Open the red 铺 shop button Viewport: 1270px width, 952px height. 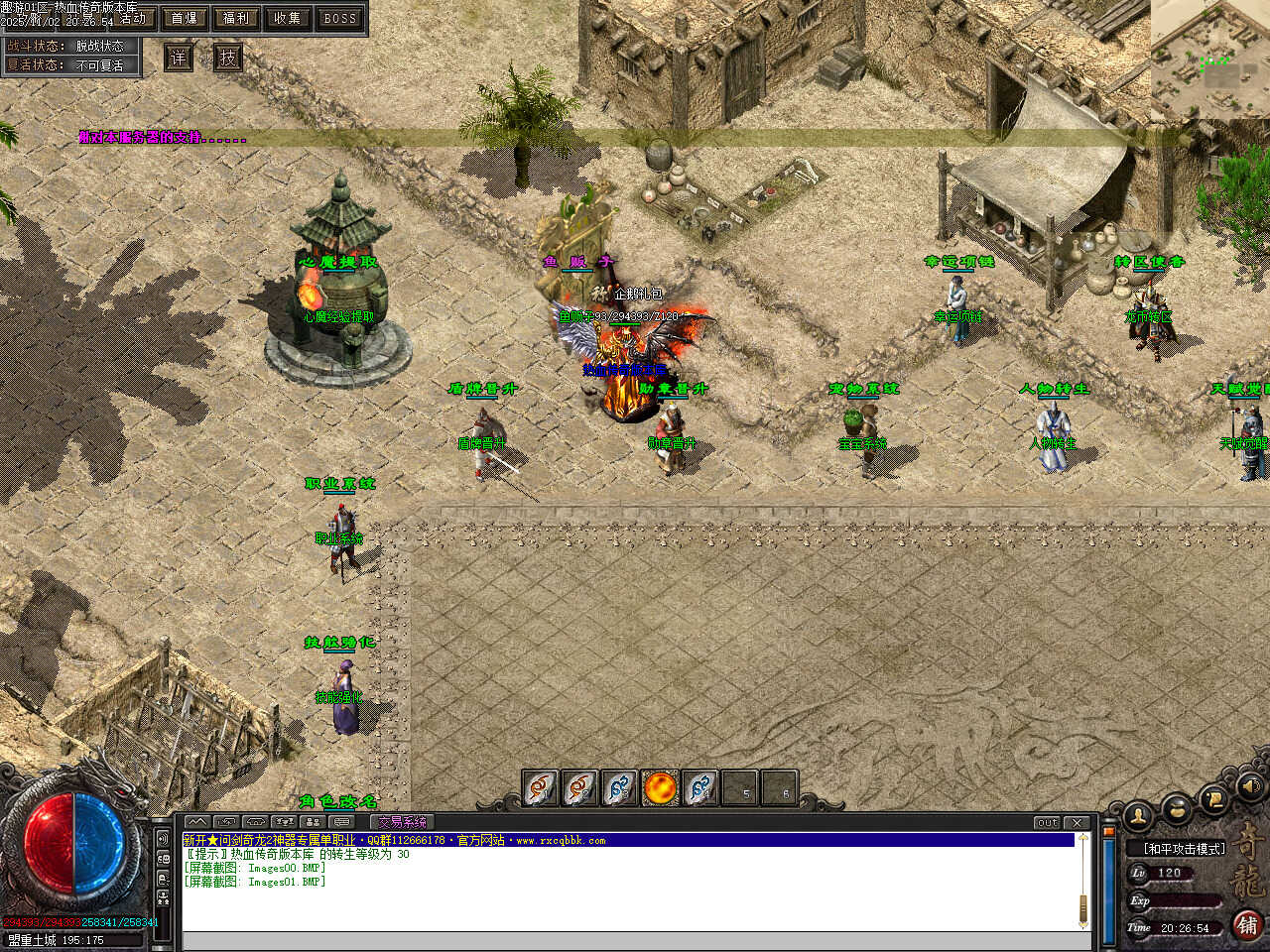click(1247, 925)
